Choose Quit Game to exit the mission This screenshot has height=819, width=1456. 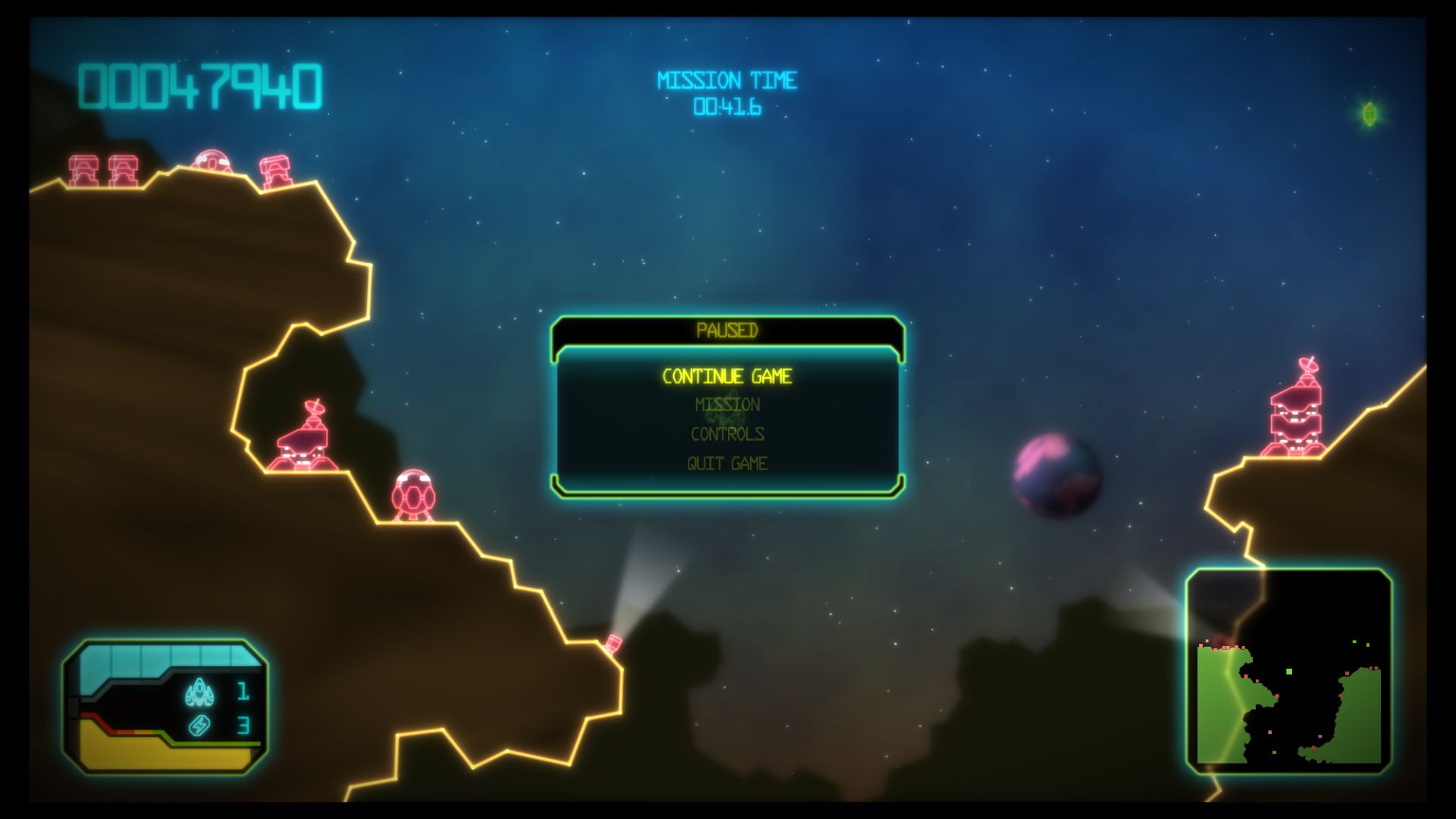726,463
